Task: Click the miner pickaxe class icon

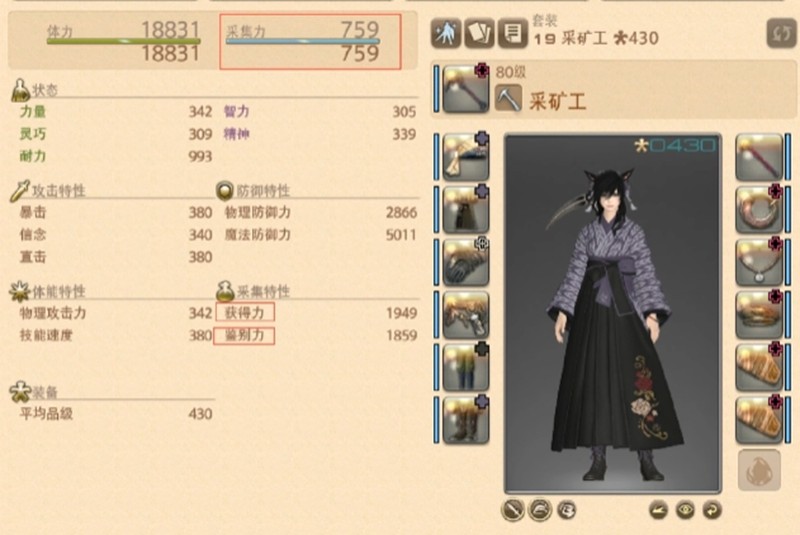Action: [508, 99]
